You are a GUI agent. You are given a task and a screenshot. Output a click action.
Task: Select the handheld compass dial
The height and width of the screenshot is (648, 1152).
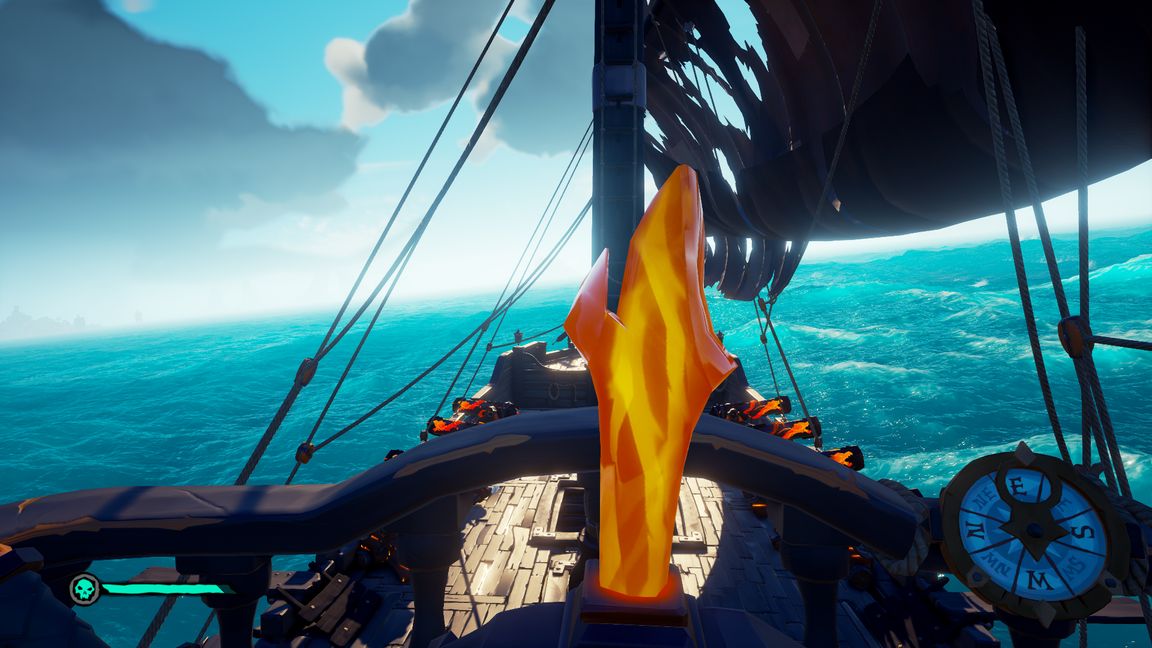1032,531
